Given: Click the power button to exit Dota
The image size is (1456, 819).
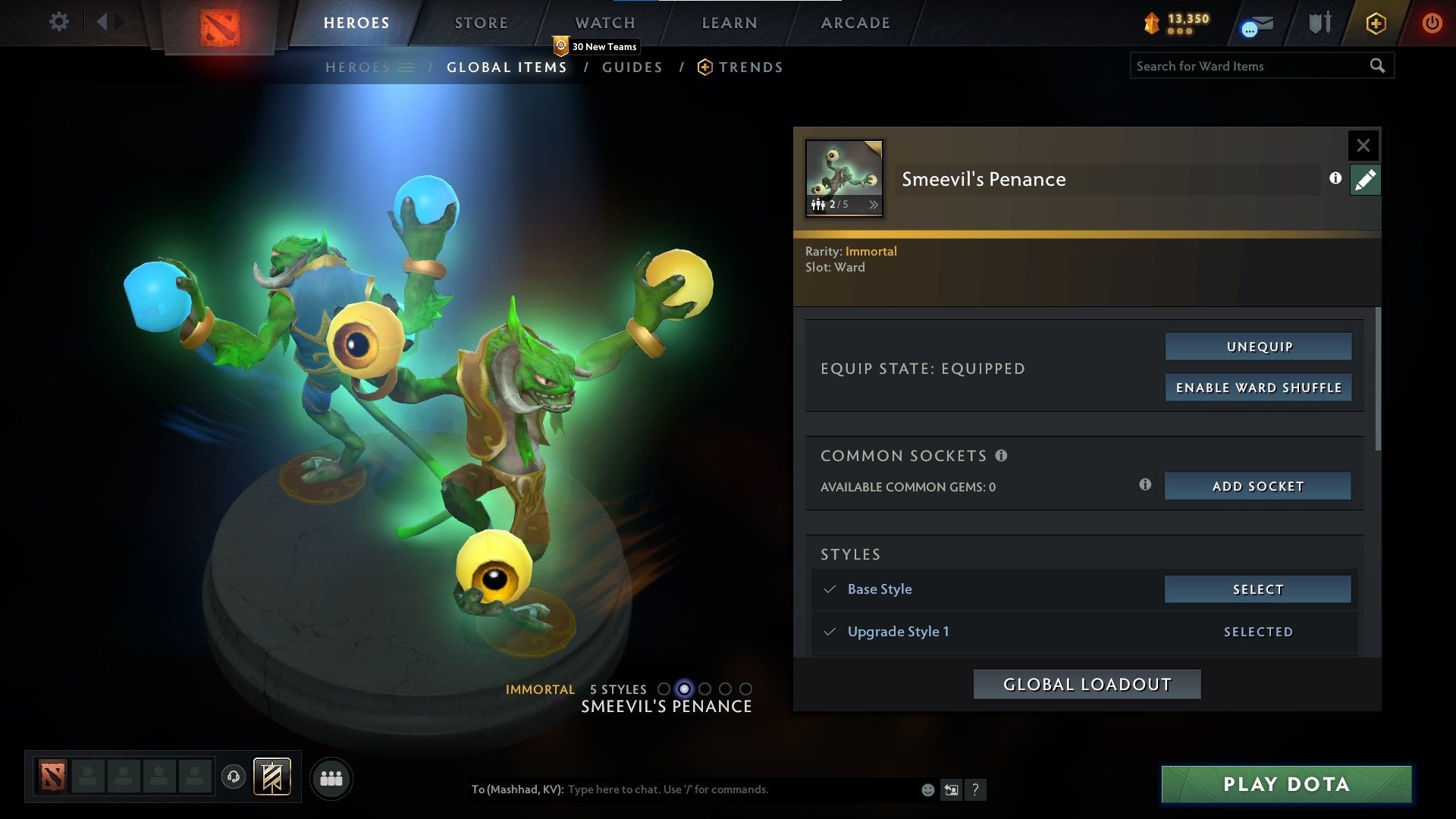Looking at the screenshot, I should click(x=1433, y=23).
